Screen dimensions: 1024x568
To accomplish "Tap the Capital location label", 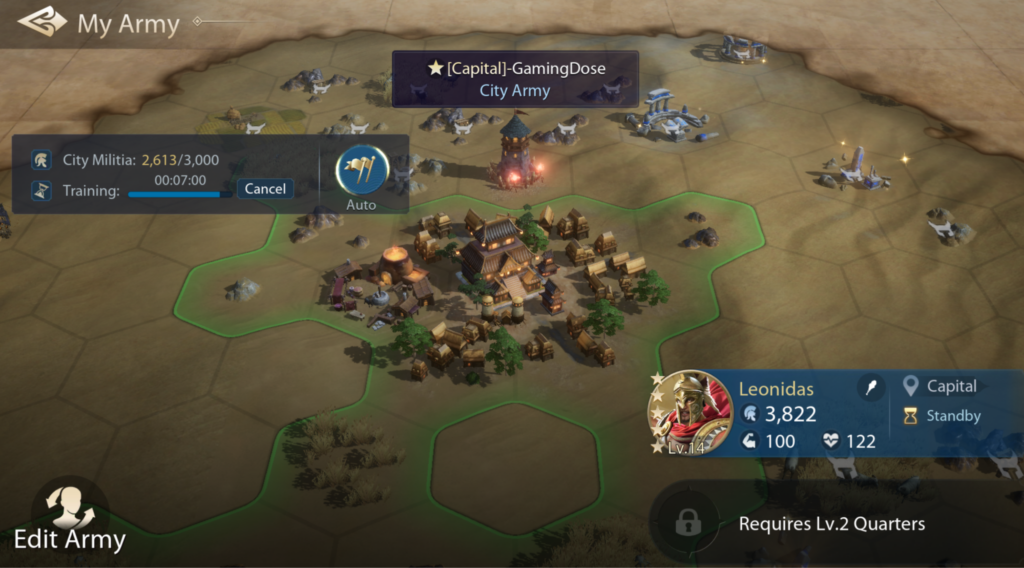I will (941, 386).
